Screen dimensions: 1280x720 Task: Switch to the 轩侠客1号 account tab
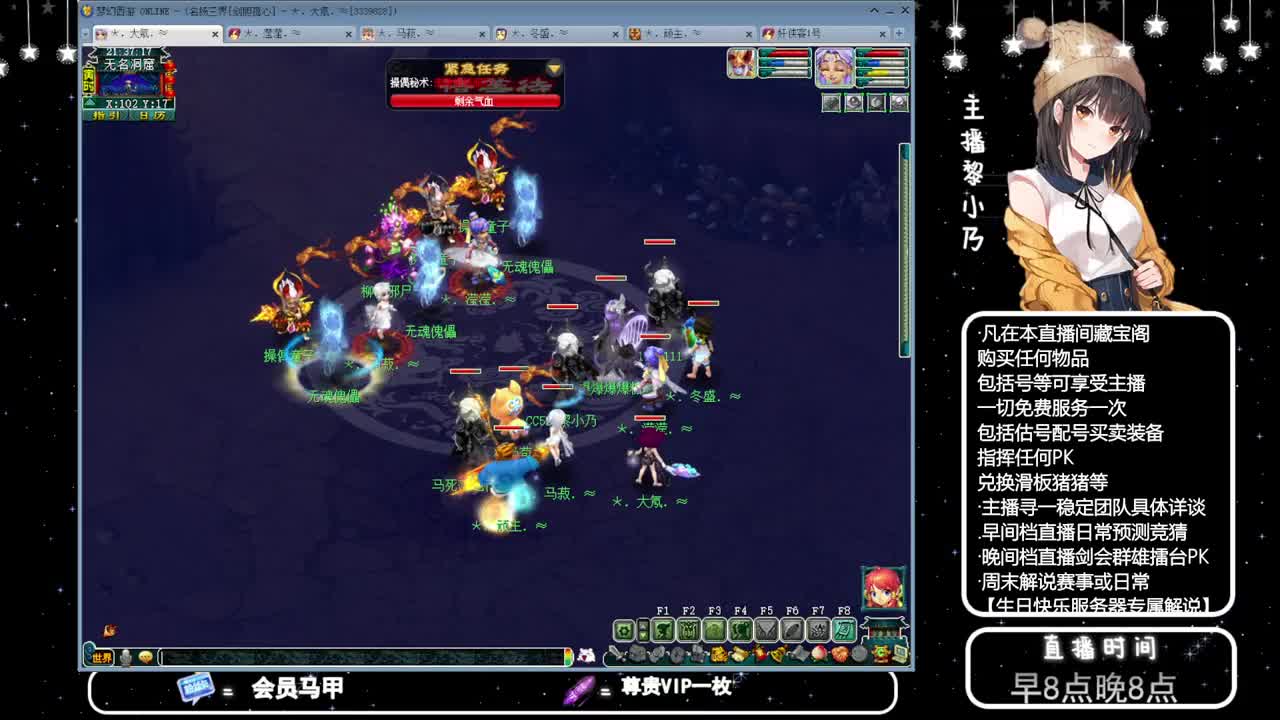pyautogui.click(x=800, y=33)
